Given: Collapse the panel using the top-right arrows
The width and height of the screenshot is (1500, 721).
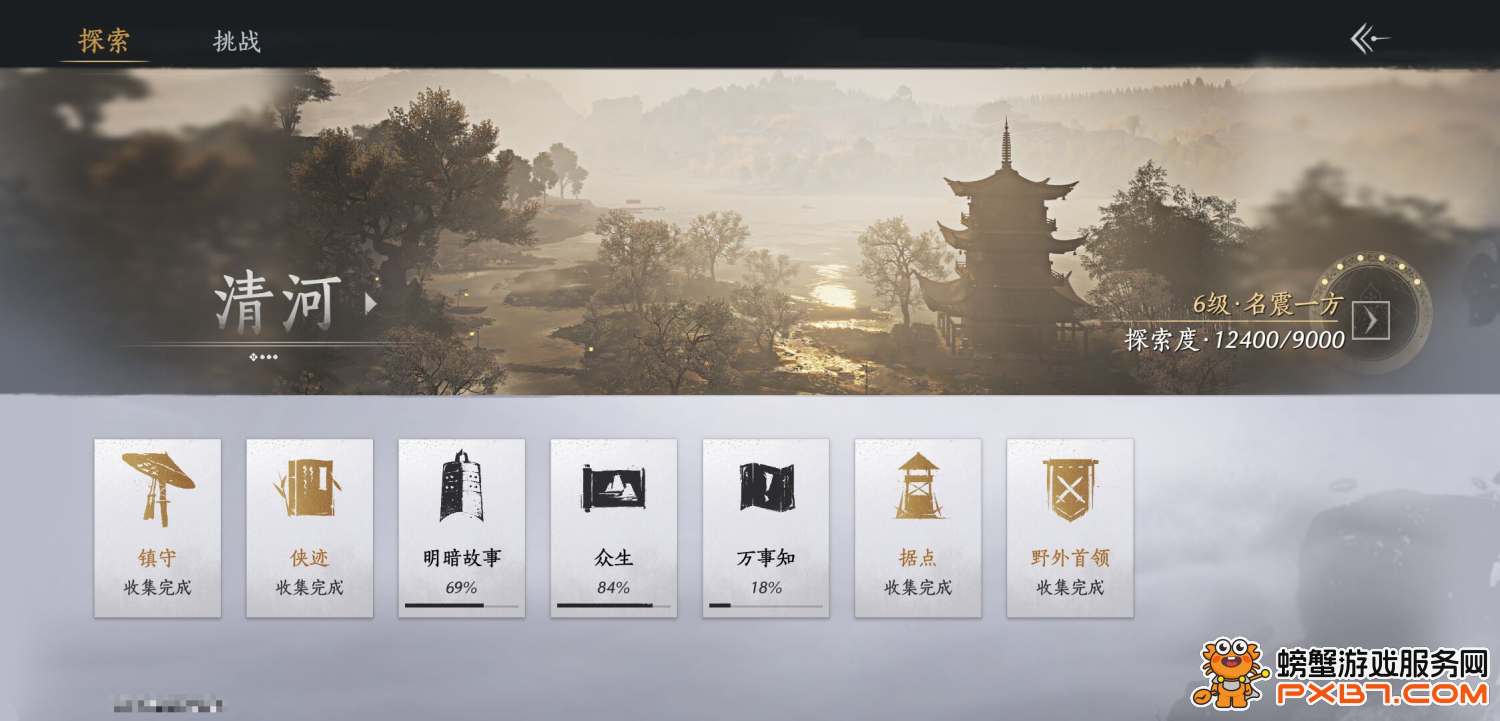Looking at the screenshot, I should coord(1369,37).
